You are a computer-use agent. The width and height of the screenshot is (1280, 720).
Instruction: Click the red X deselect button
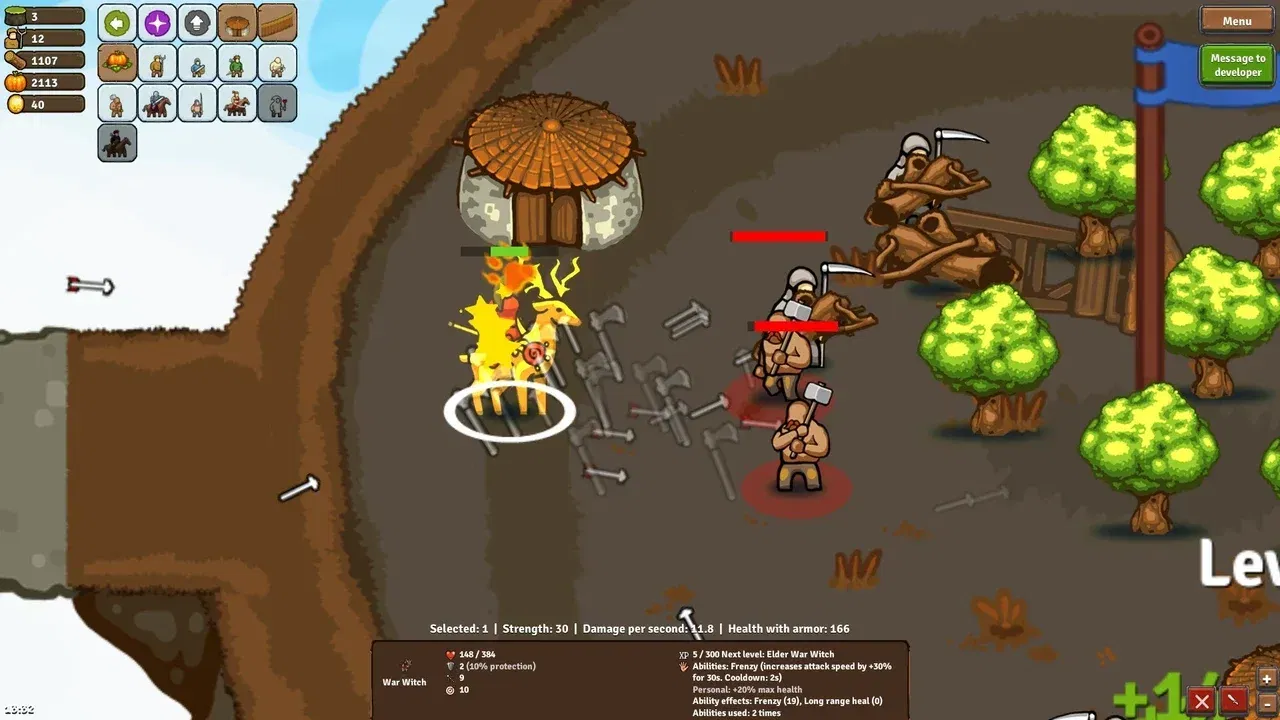pyautogui.click(x=1201, y=701)
